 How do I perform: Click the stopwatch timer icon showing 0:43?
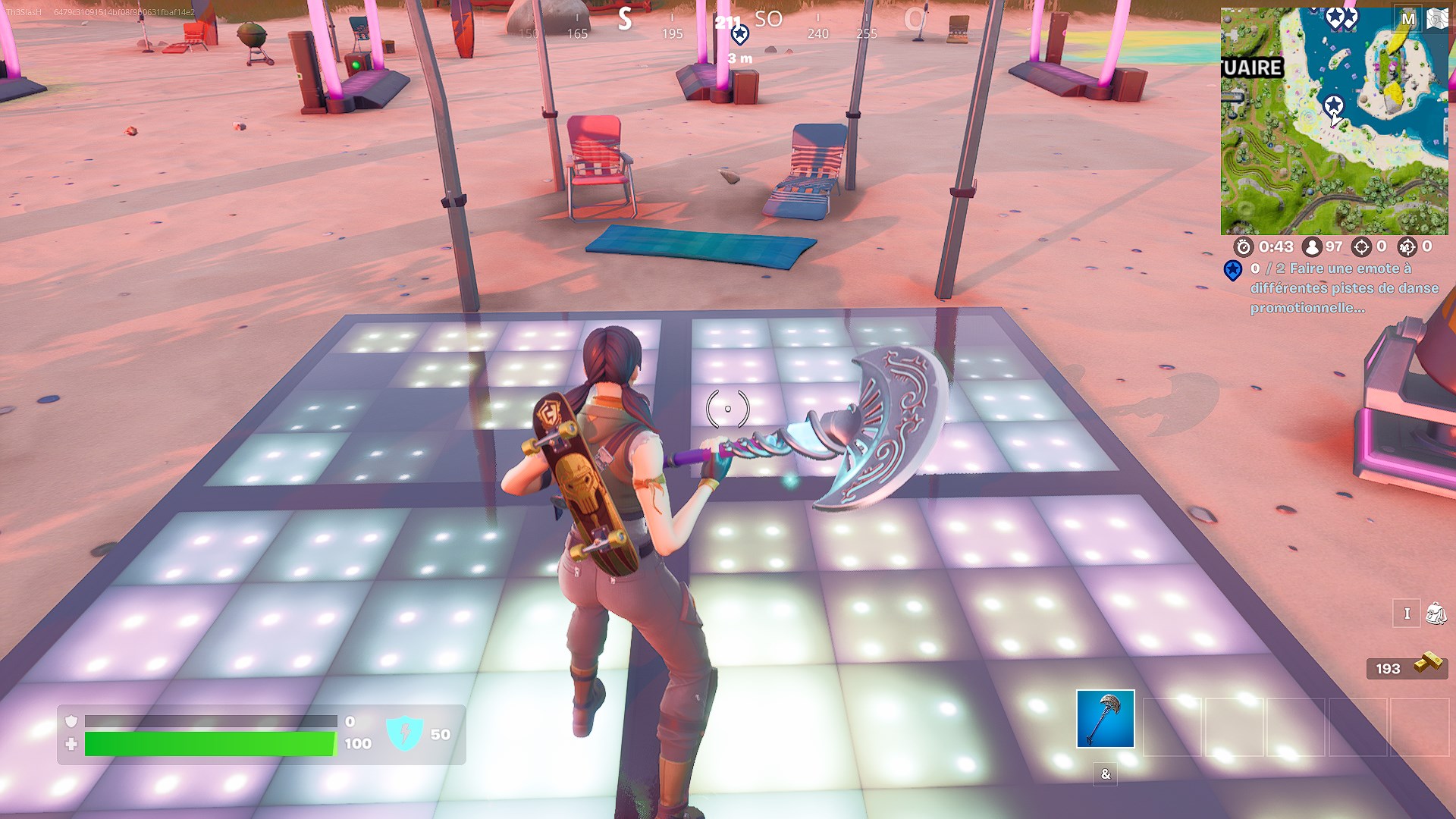pos(1244,247)
